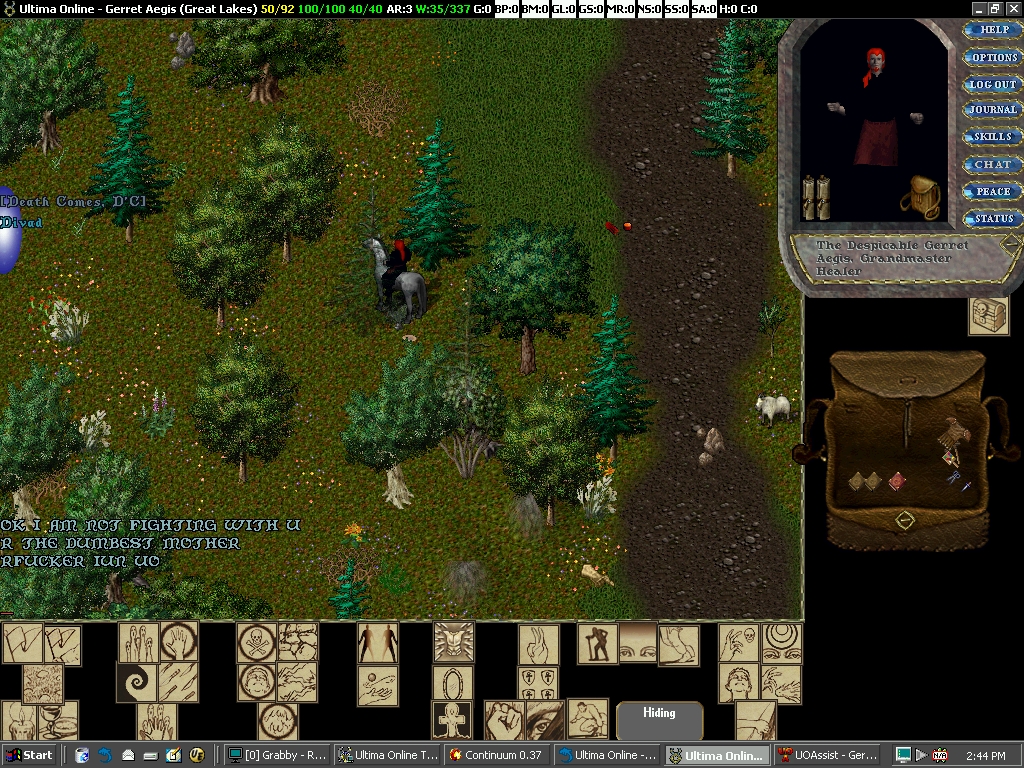
Task: Open the Chat window
Action: 993,164
